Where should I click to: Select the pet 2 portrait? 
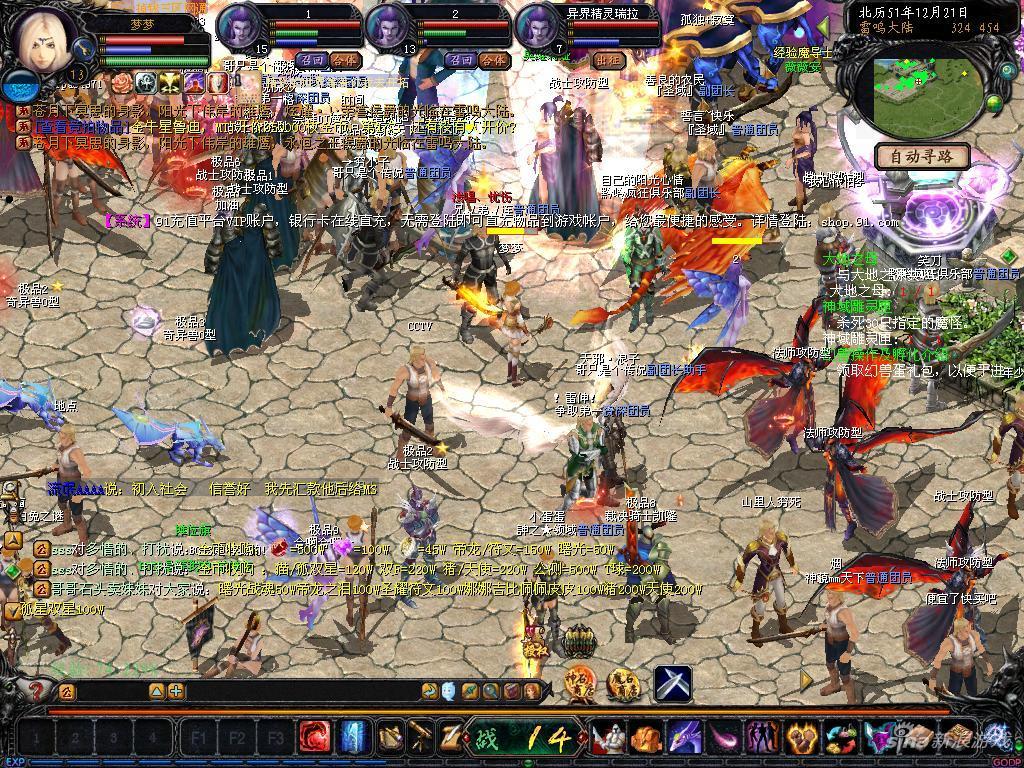(x=388, y=26)
